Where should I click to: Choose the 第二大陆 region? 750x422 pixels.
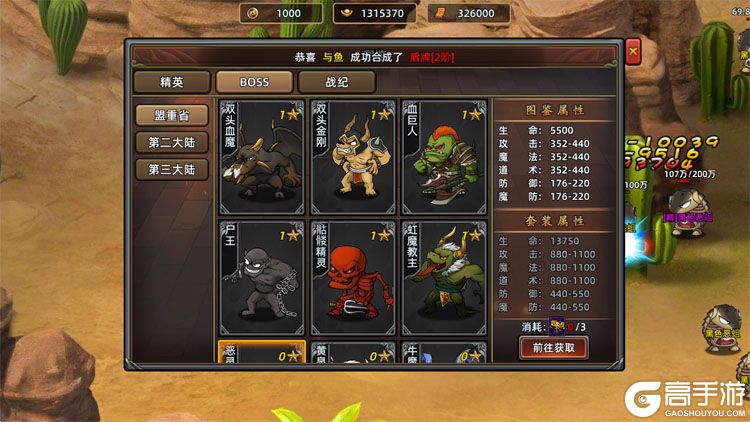click(172, 142)
